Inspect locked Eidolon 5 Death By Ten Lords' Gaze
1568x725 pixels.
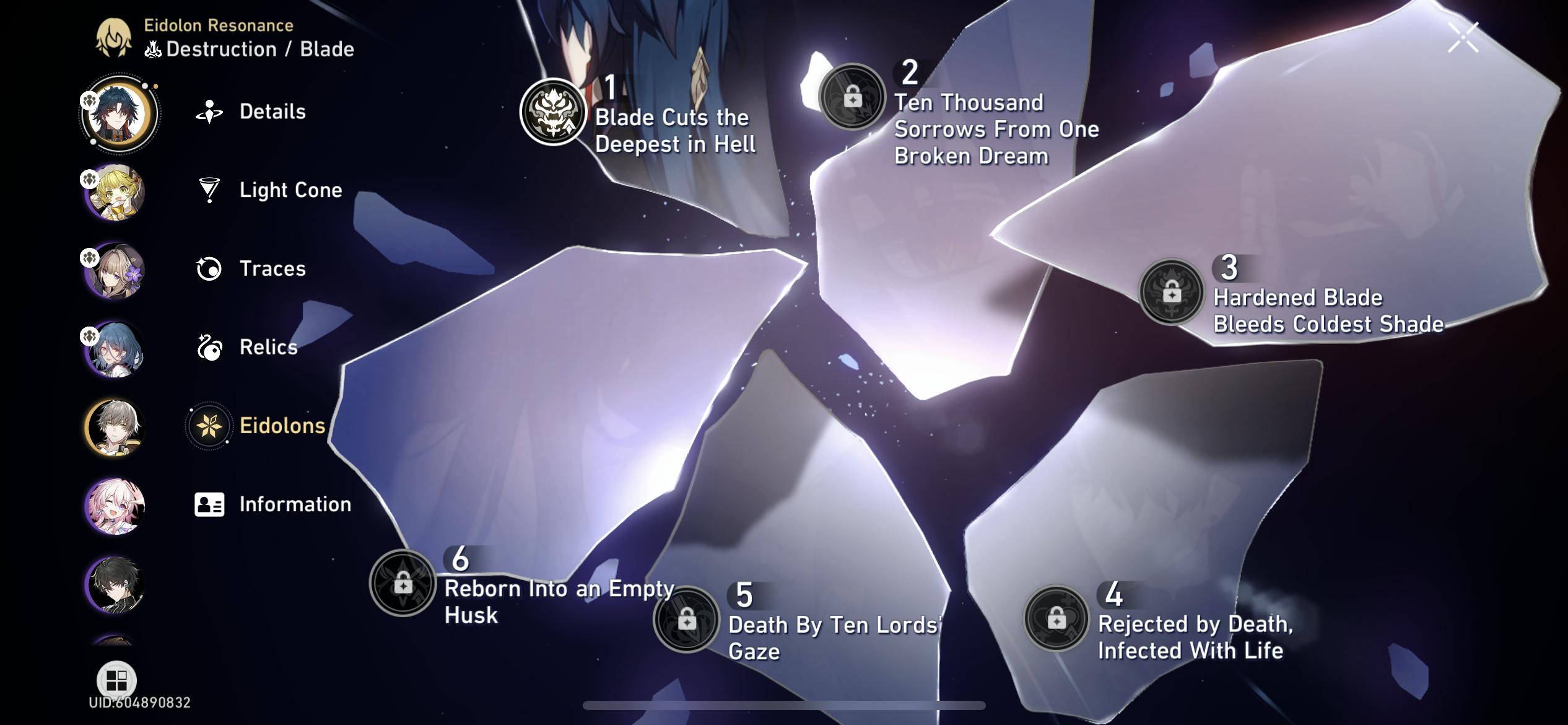pyautogui.click(x=686, y=619)
